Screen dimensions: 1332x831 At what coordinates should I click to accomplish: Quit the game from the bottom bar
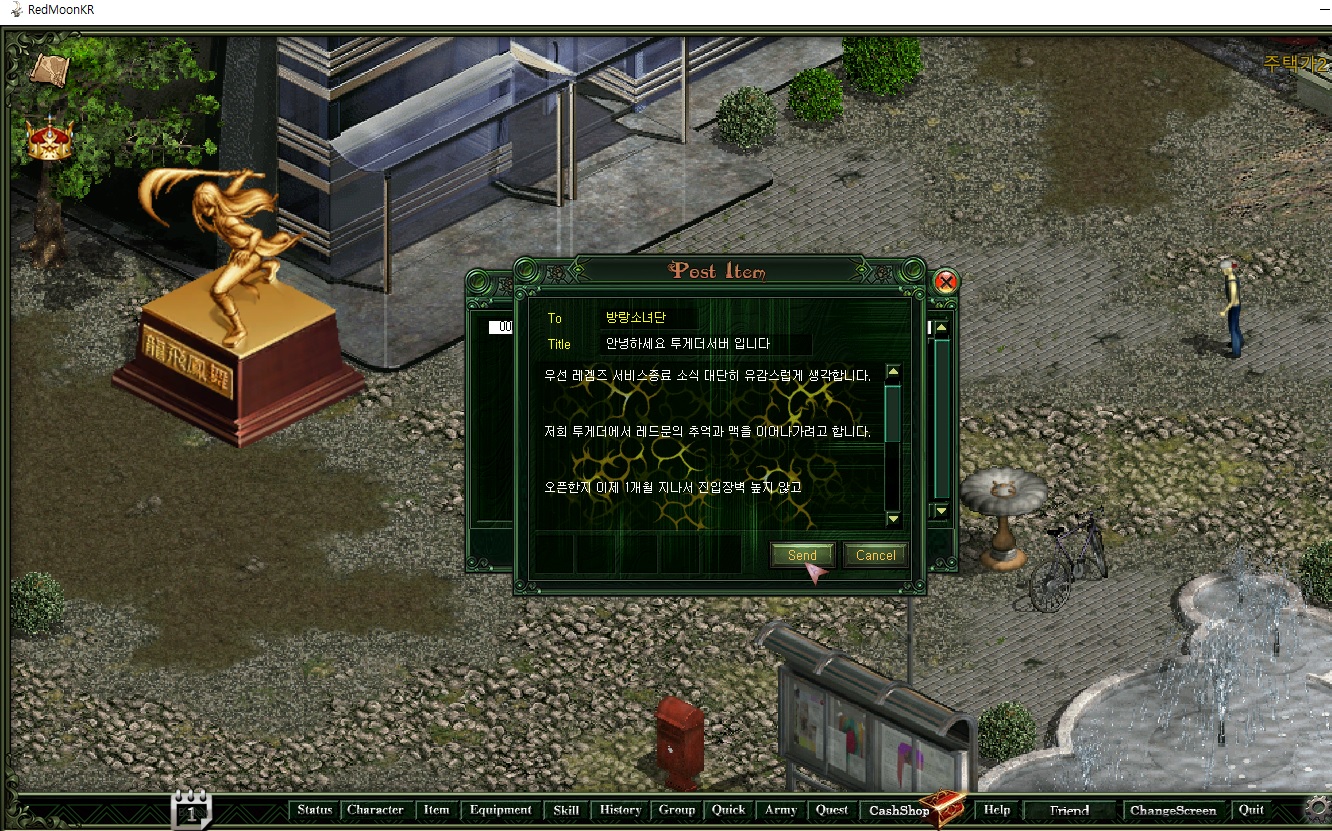click(1251, 810)
